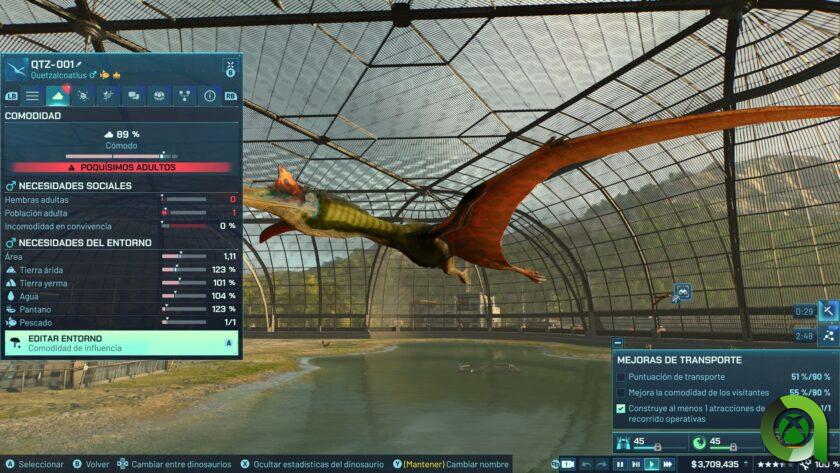Collapse the Mejoras de Transporte objectives panel
This screenshot has width=840, height=473.
click(617, 343)
